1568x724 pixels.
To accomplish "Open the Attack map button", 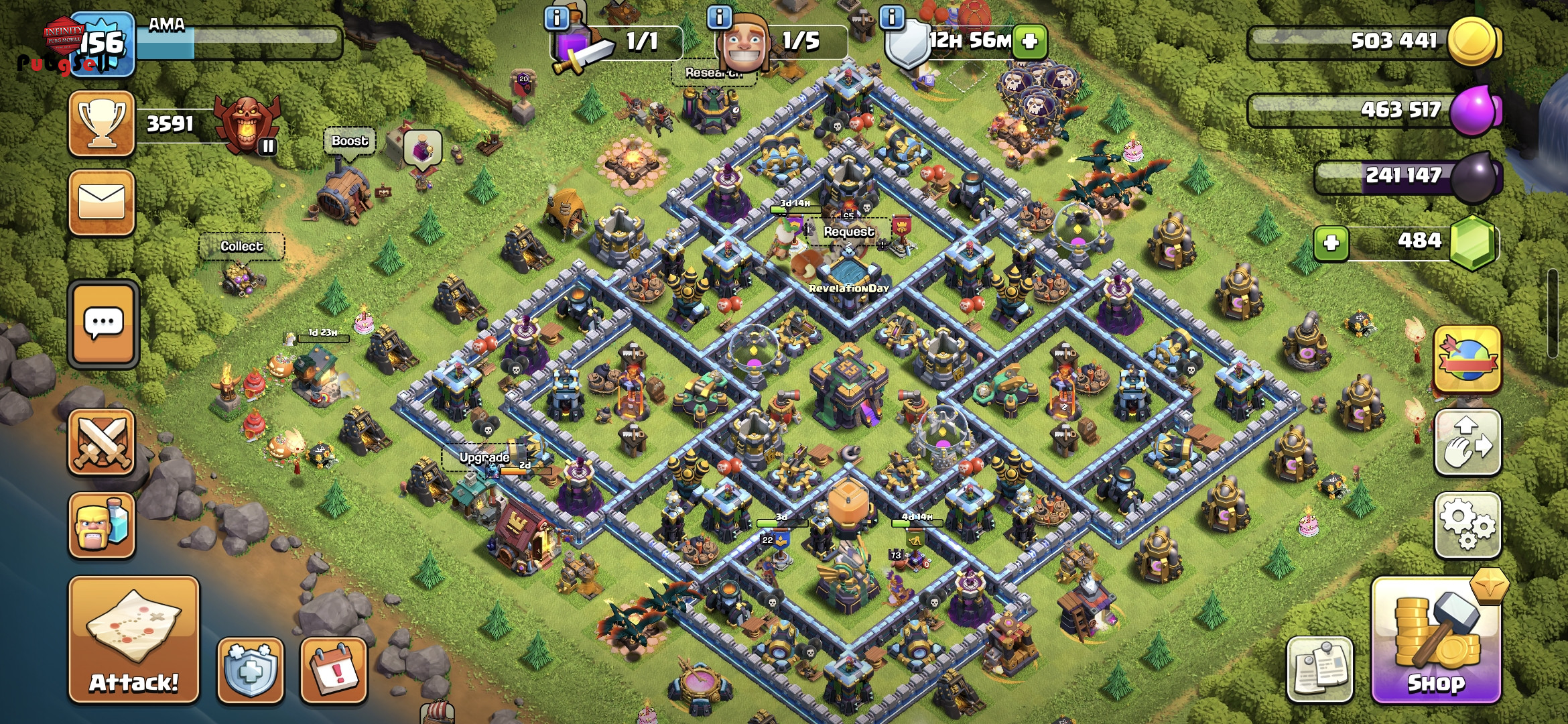I will (134, 640).
